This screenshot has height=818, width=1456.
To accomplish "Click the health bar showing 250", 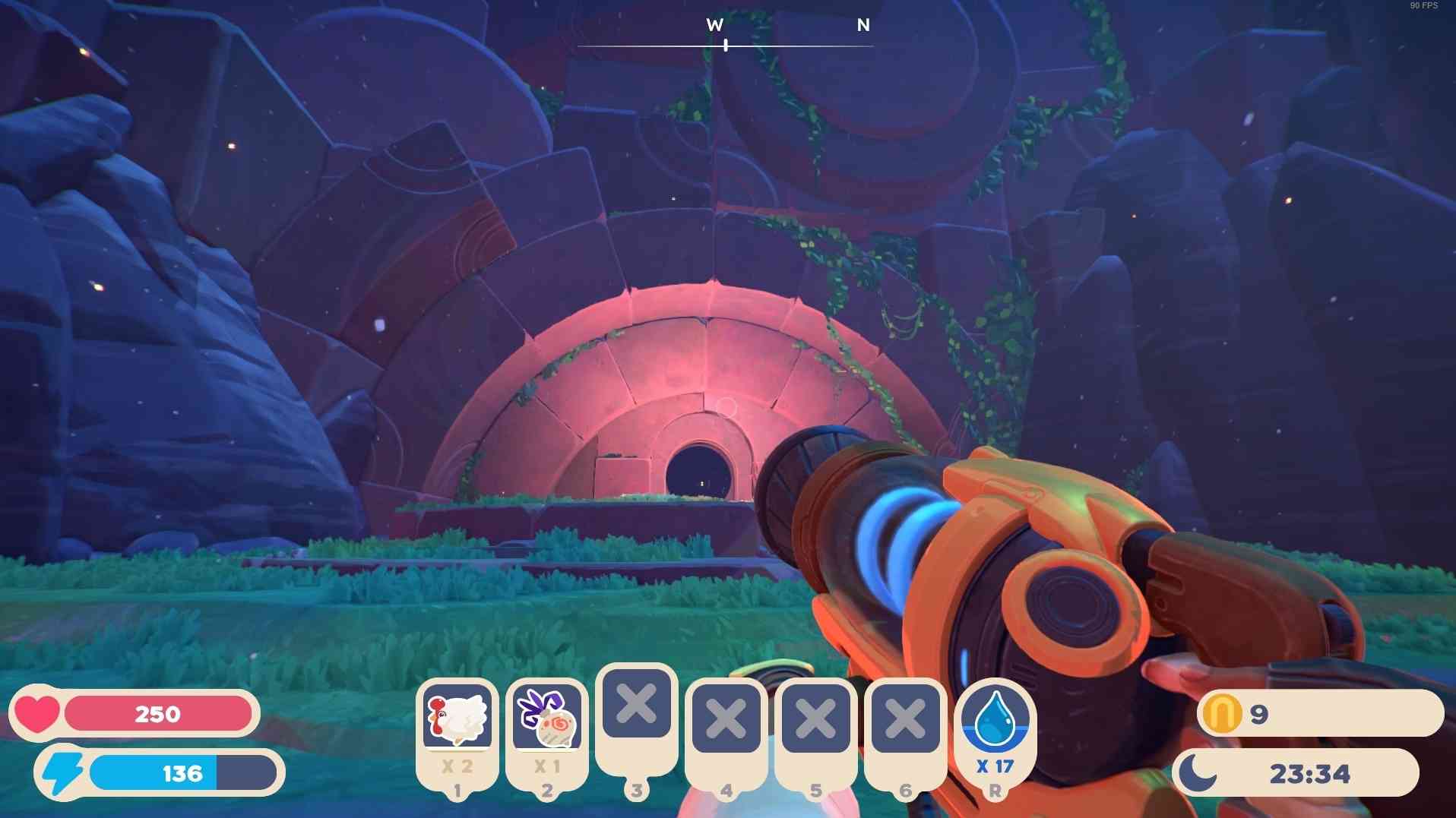I will pyautogui.click(x=158, y=713).
